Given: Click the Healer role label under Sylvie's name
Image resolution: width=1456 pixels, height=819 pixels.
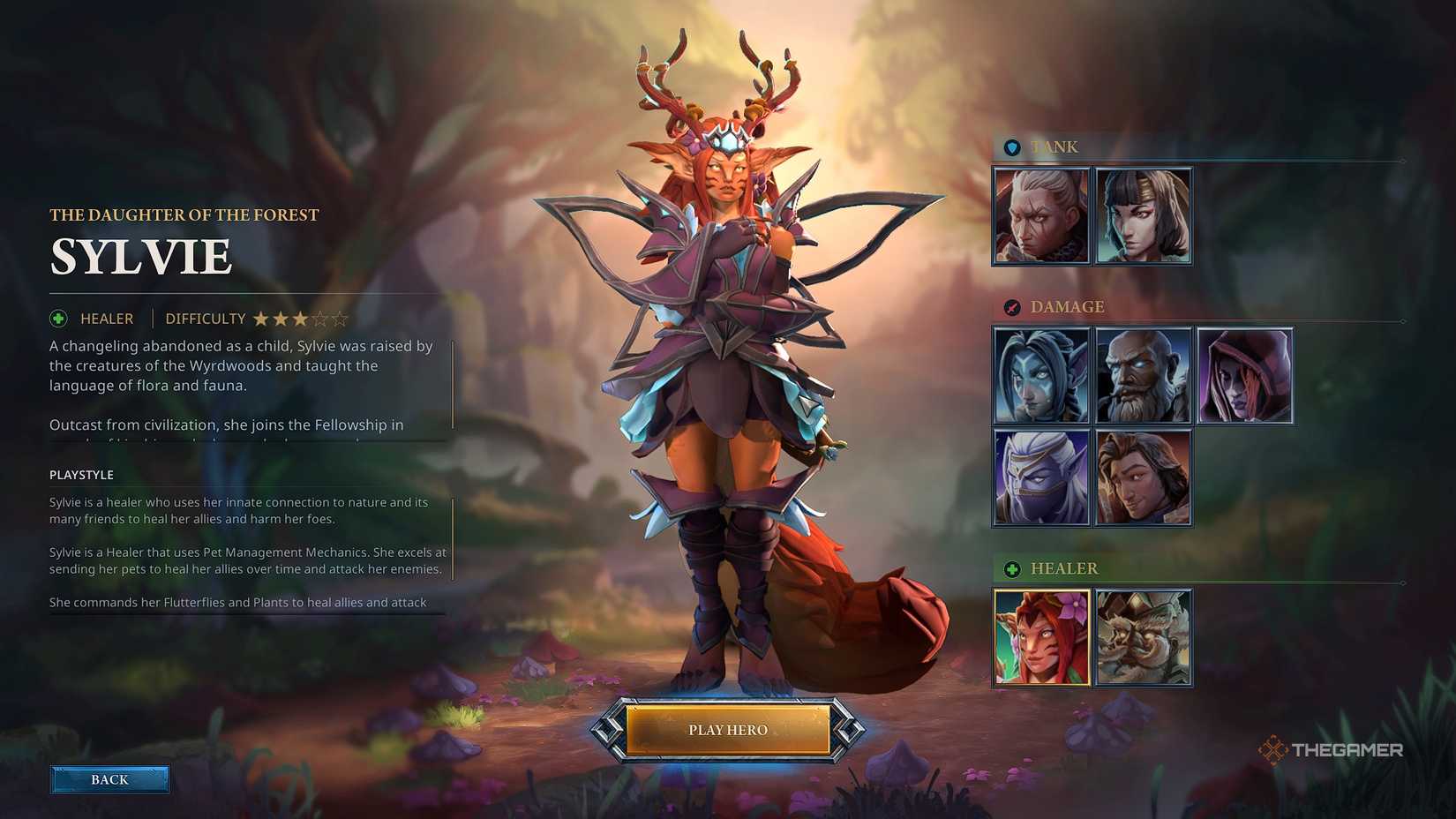Looking at the screenshot, I should 106,318.
